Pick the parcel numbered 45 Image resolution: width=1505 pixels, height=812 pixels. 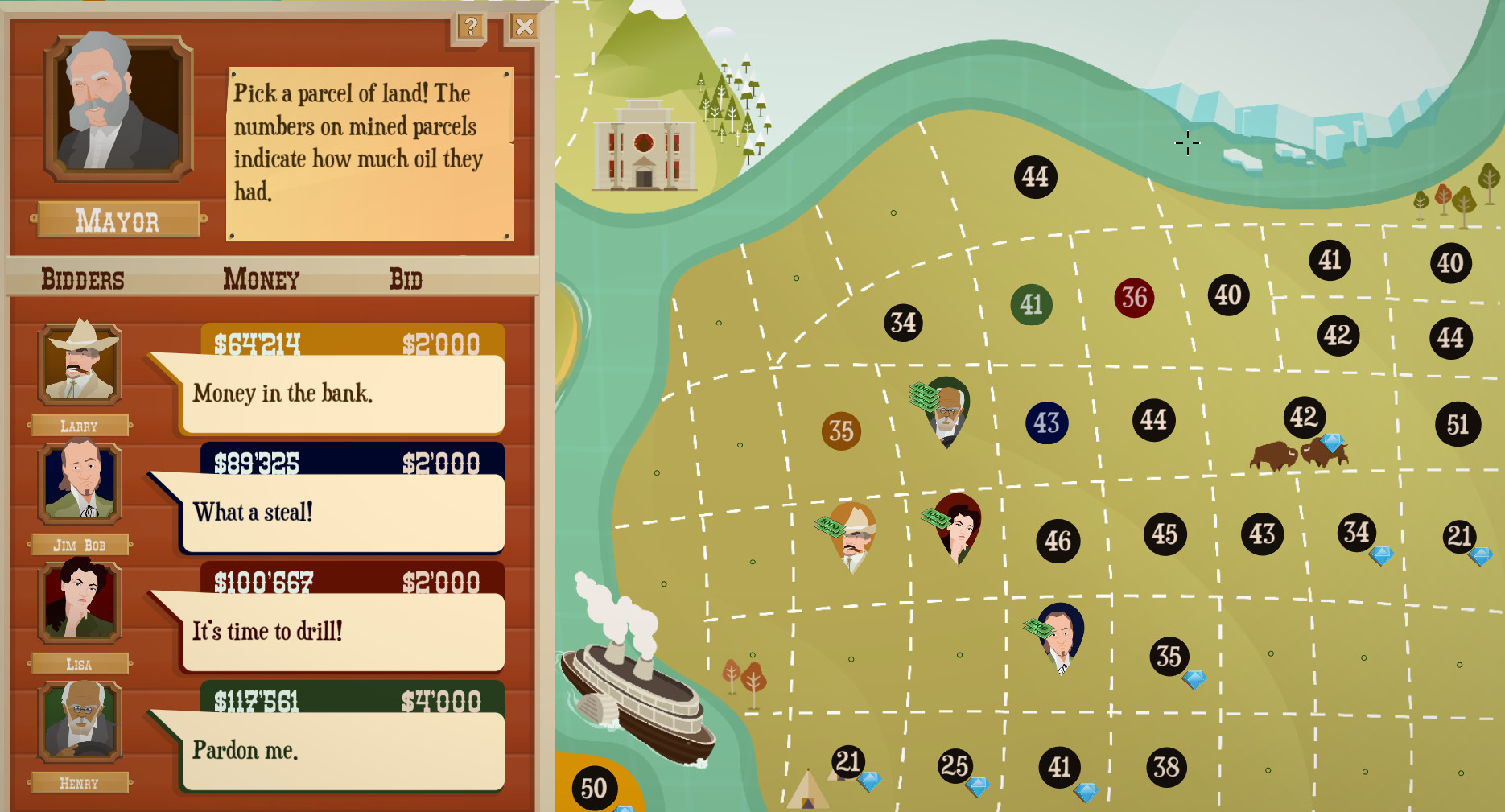pyautogui.click(x=1165, y=534)
